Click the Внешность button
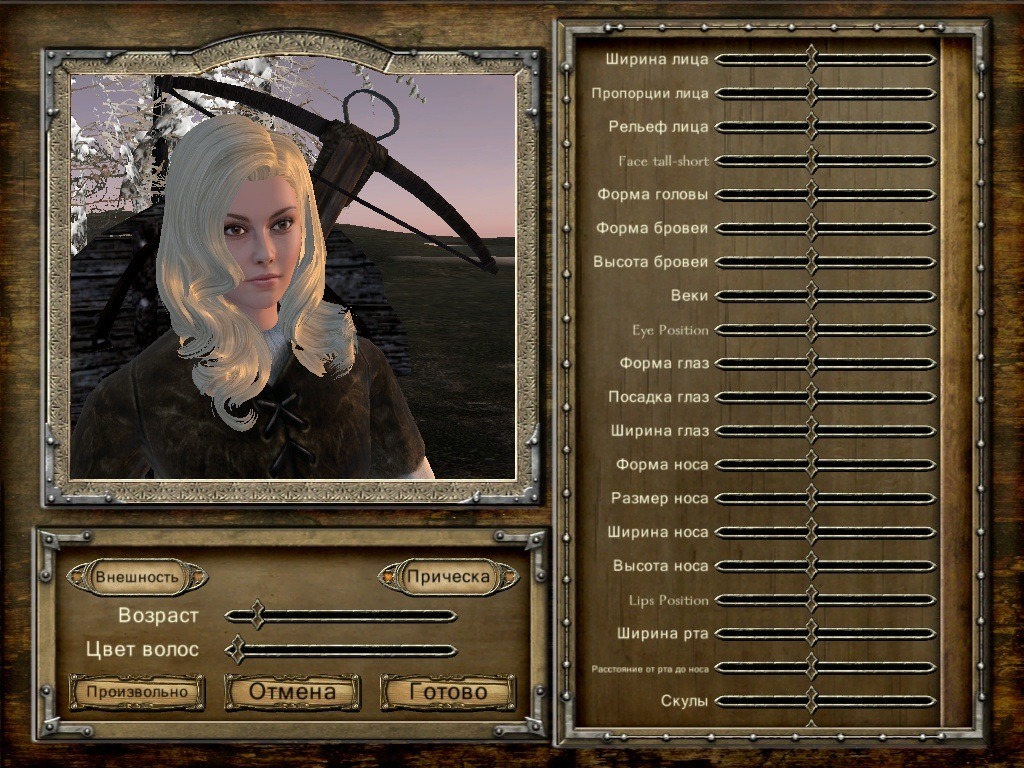 pyautogui.click(x=137, y=577)
